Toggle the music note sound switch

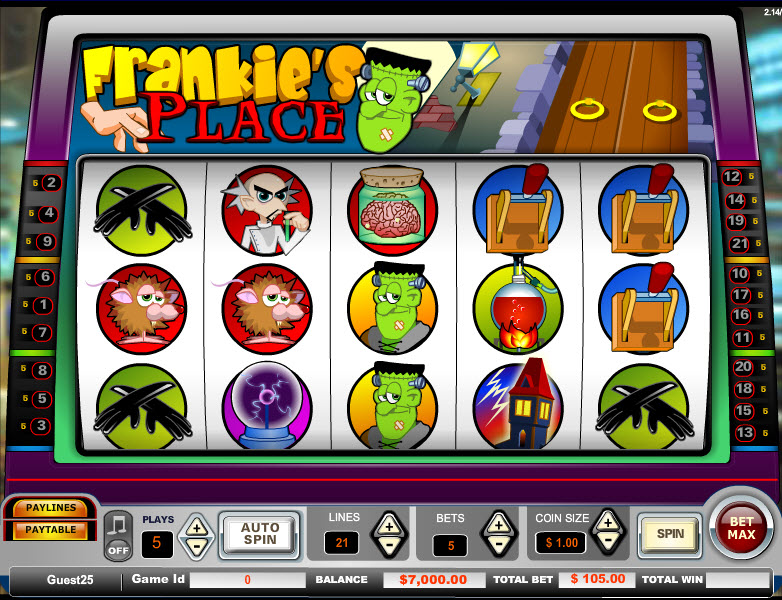click(x=118, y=536)
